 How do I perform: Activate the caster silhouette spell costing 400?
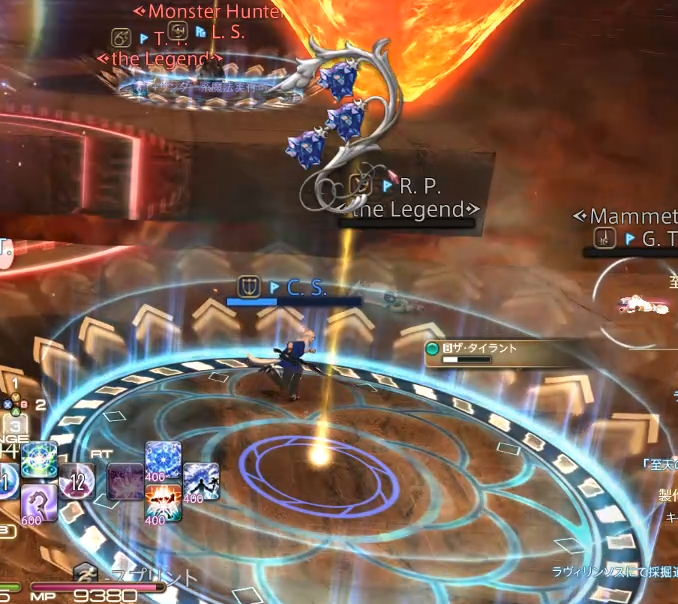pyautogui.click(x=201, y=482)
